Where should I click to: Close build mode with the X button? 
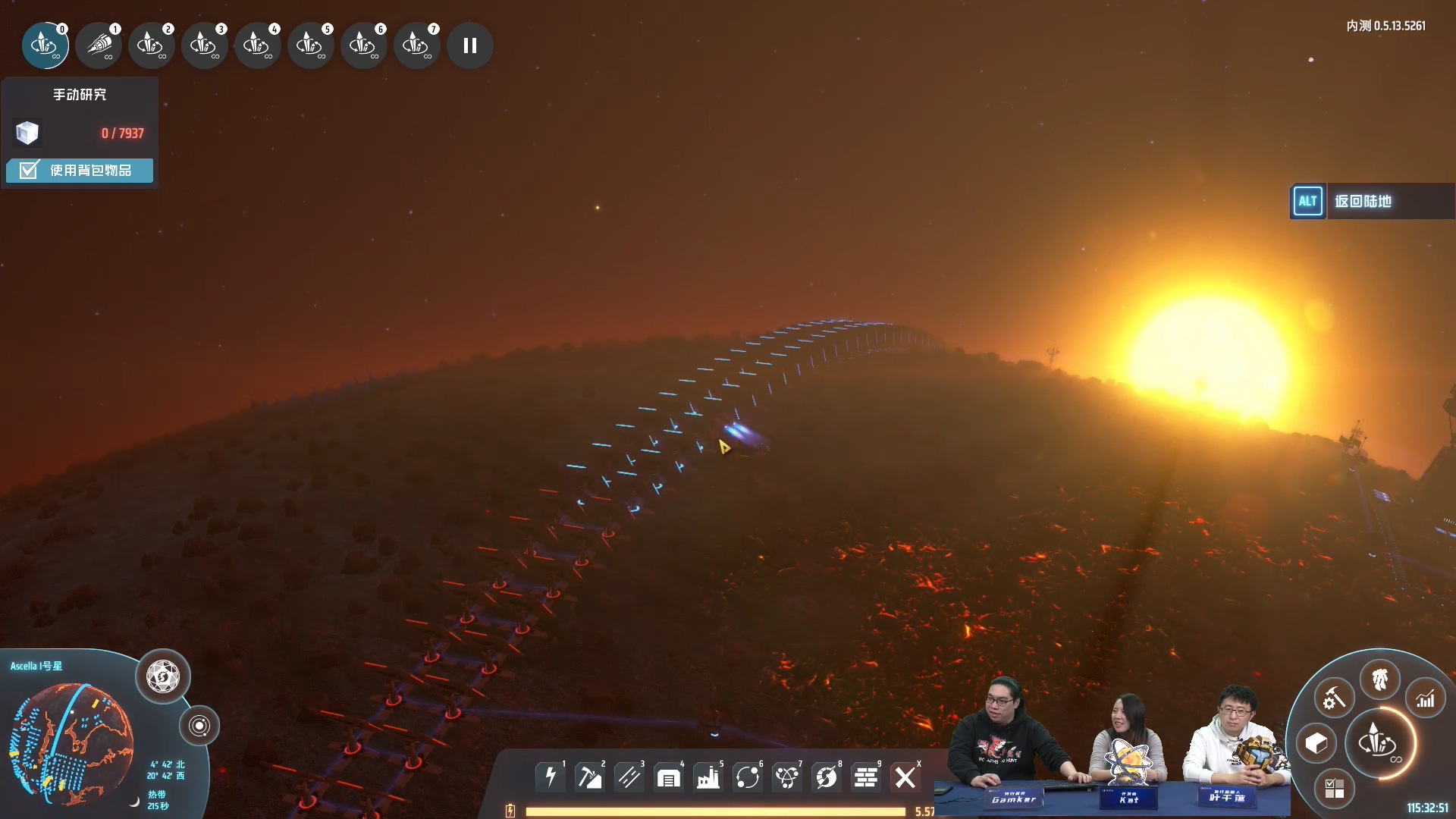pyautogui.click(x=905, y=777)
